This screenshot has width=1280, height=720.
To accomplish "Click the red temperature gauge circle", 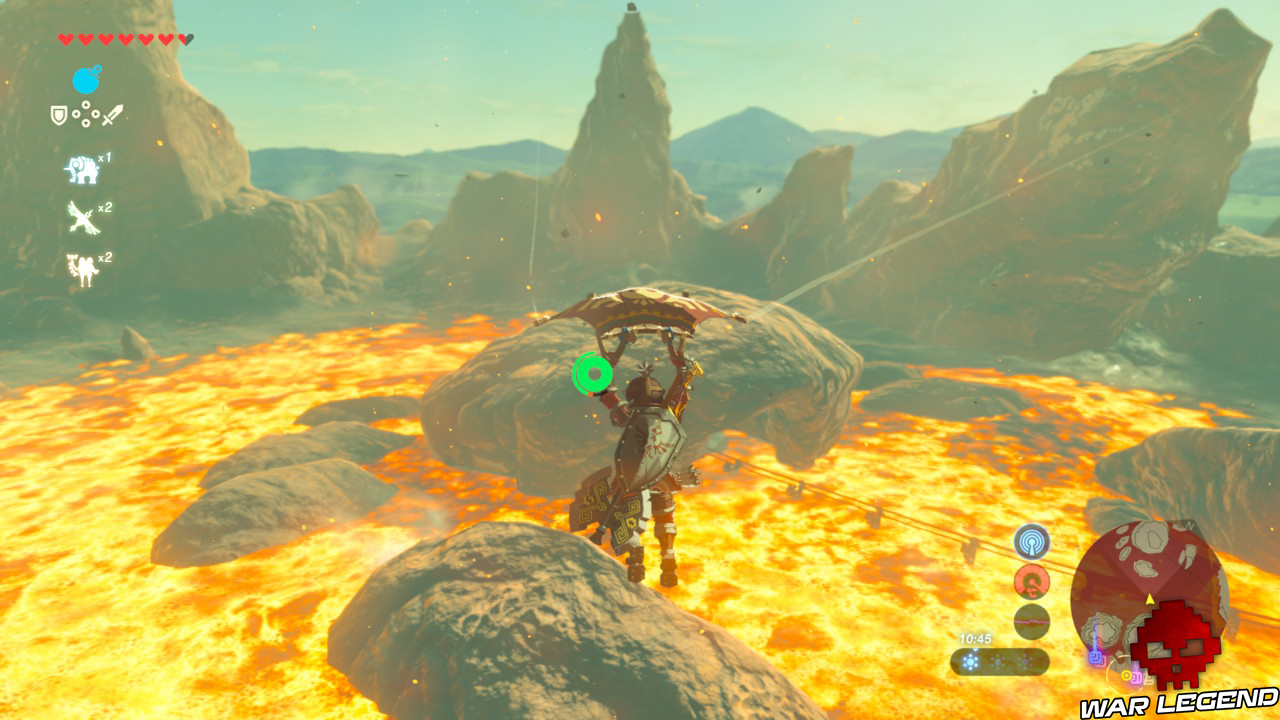I will (x=1031, y=580).
